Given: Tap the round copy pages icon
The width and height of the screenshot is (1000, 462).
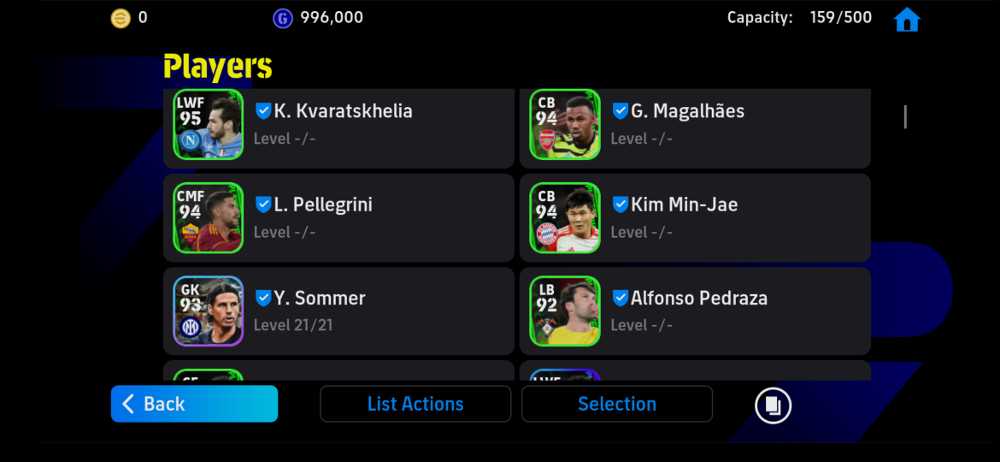Looking at the screenshot, I should click(773, 405).
